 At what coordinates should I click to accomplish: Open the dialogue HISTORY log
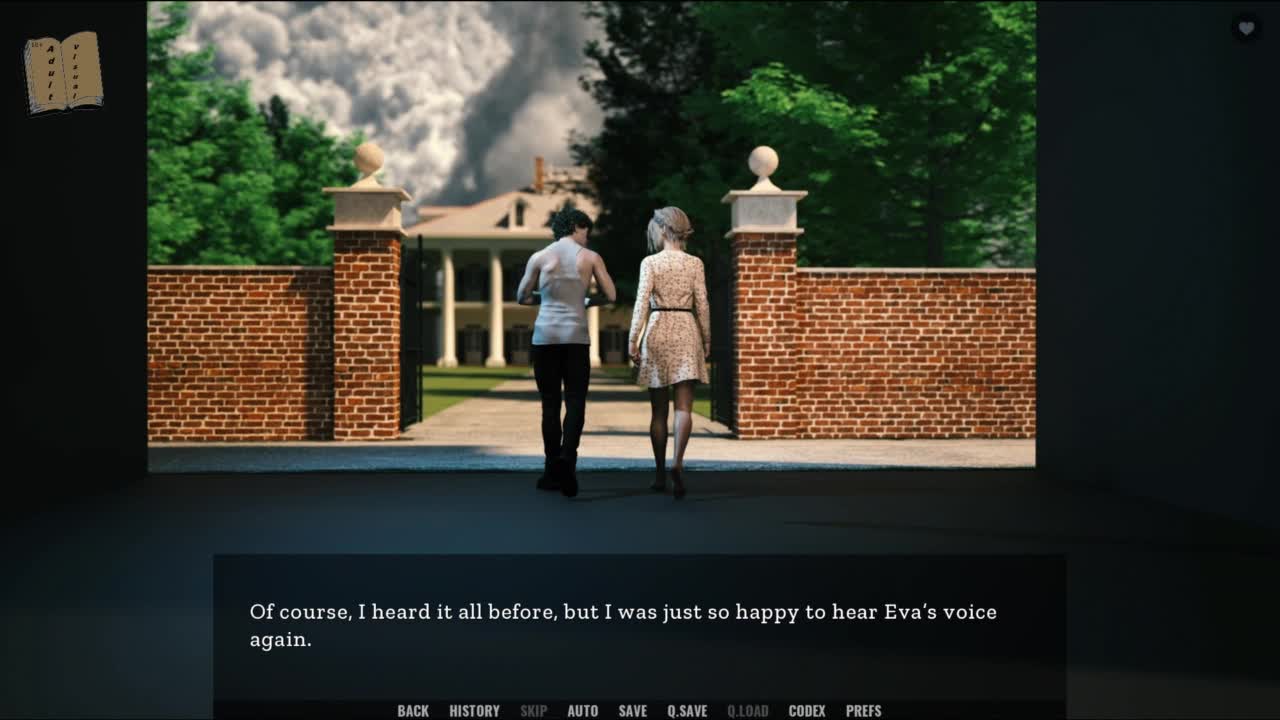474,711
